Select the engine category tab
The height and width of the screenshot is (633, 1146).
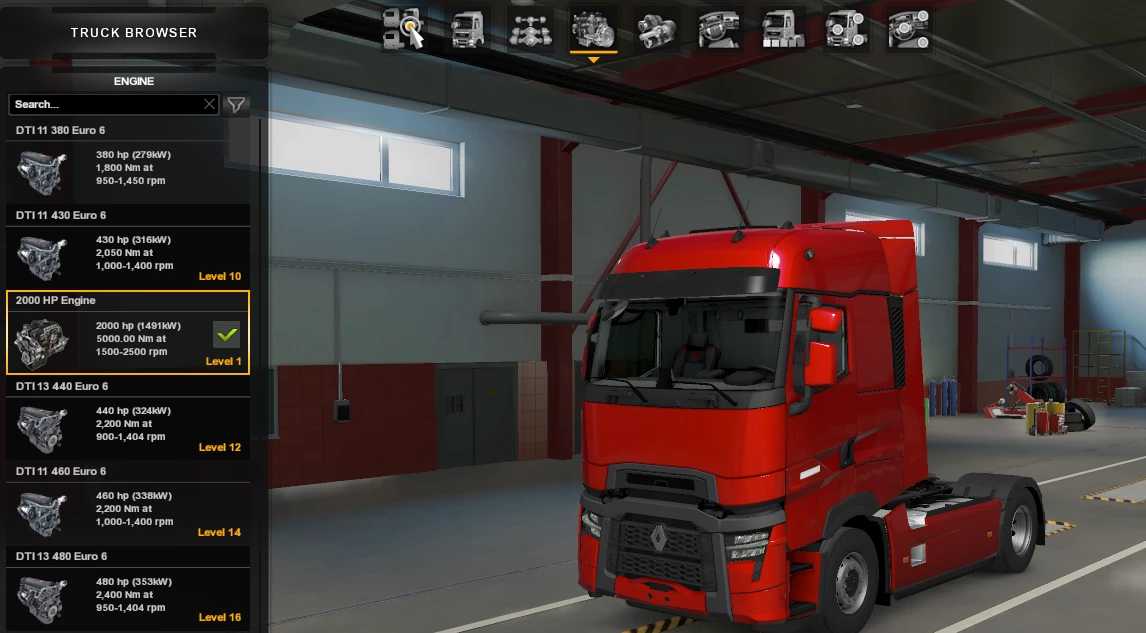(593, 29)
